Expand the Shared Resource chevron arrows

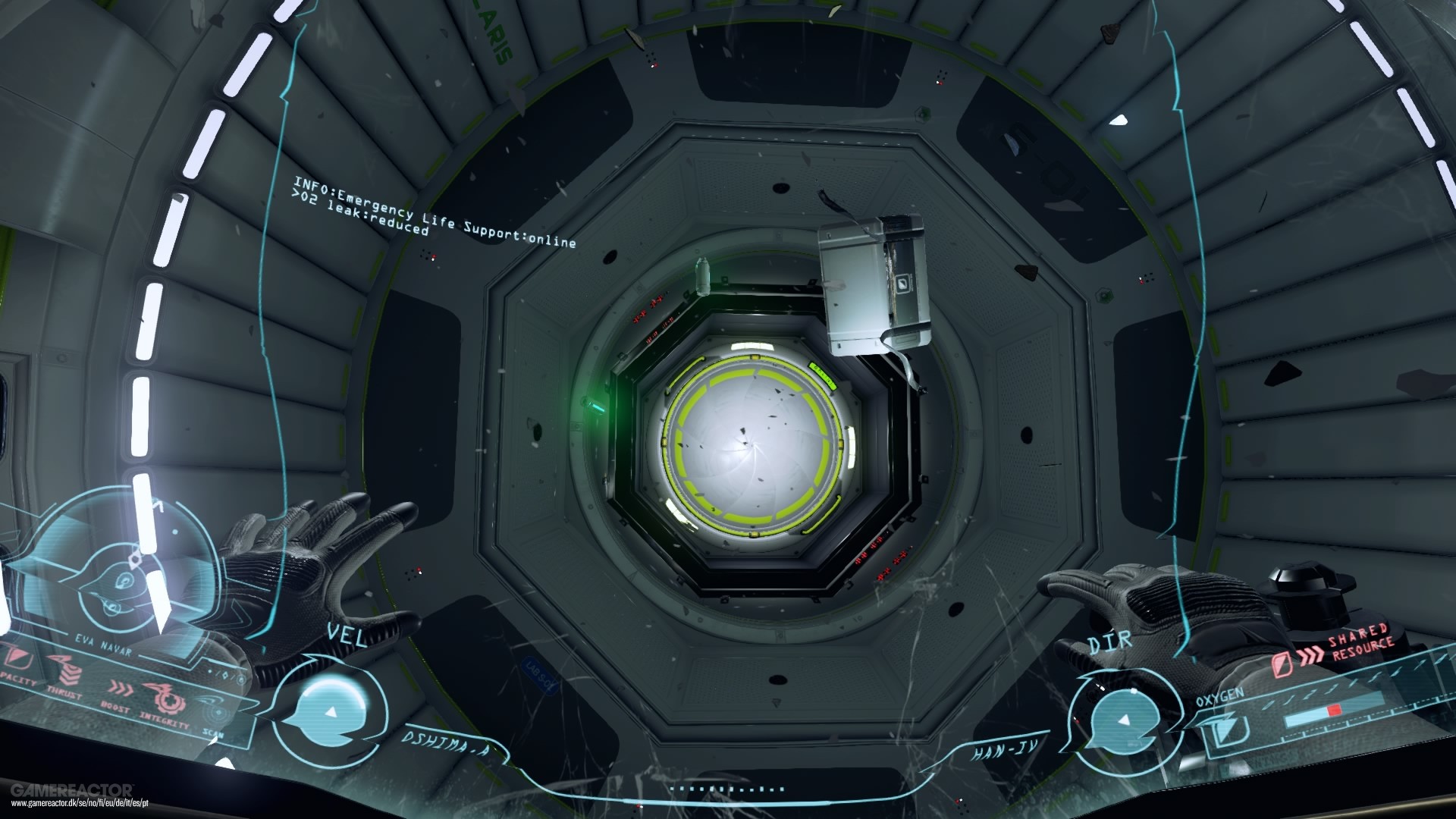1311,655
